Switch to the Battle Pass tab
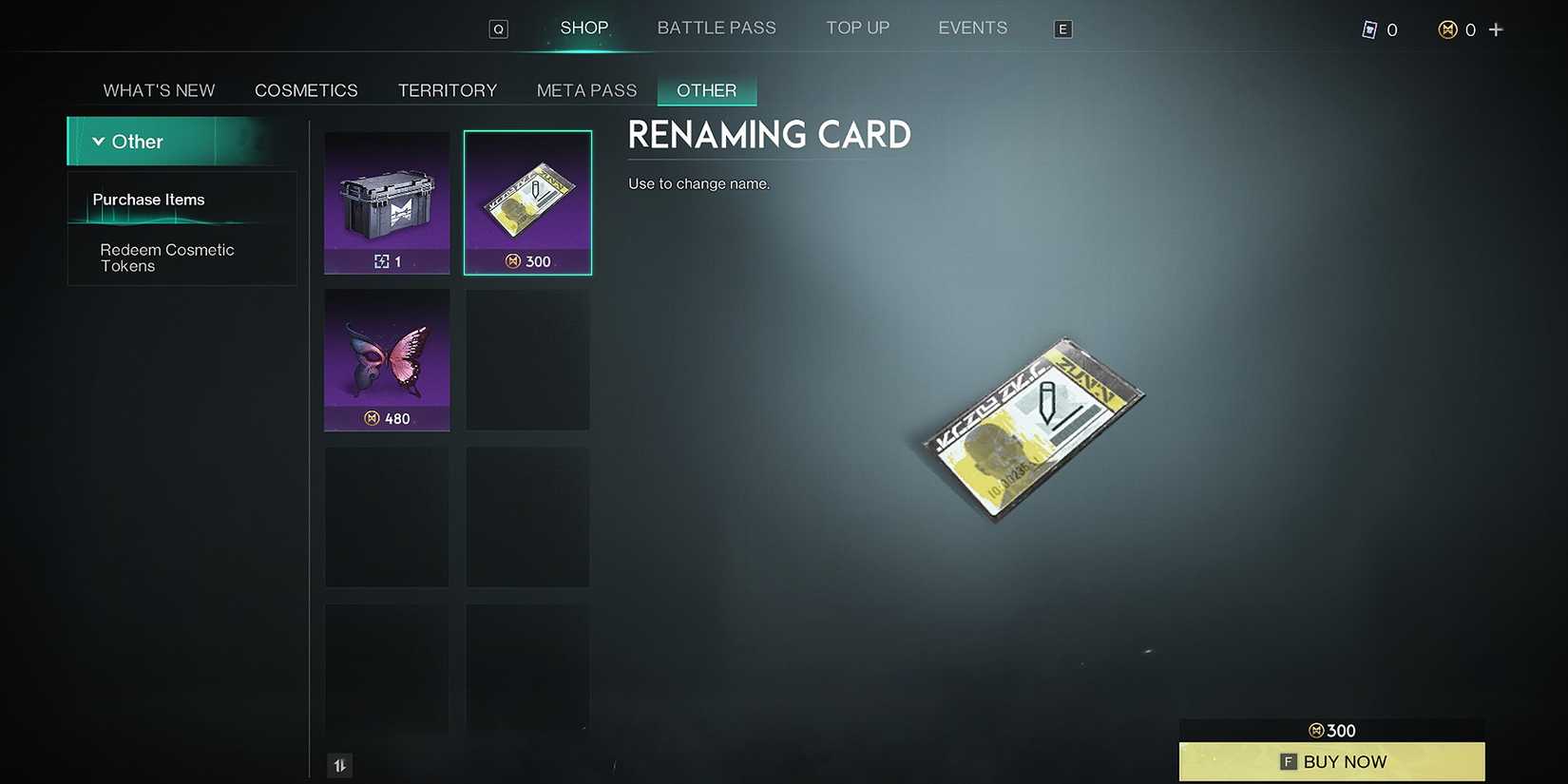Image resolution: width=1568 pixels, height=784 pixels. click(x=717, y=28)
